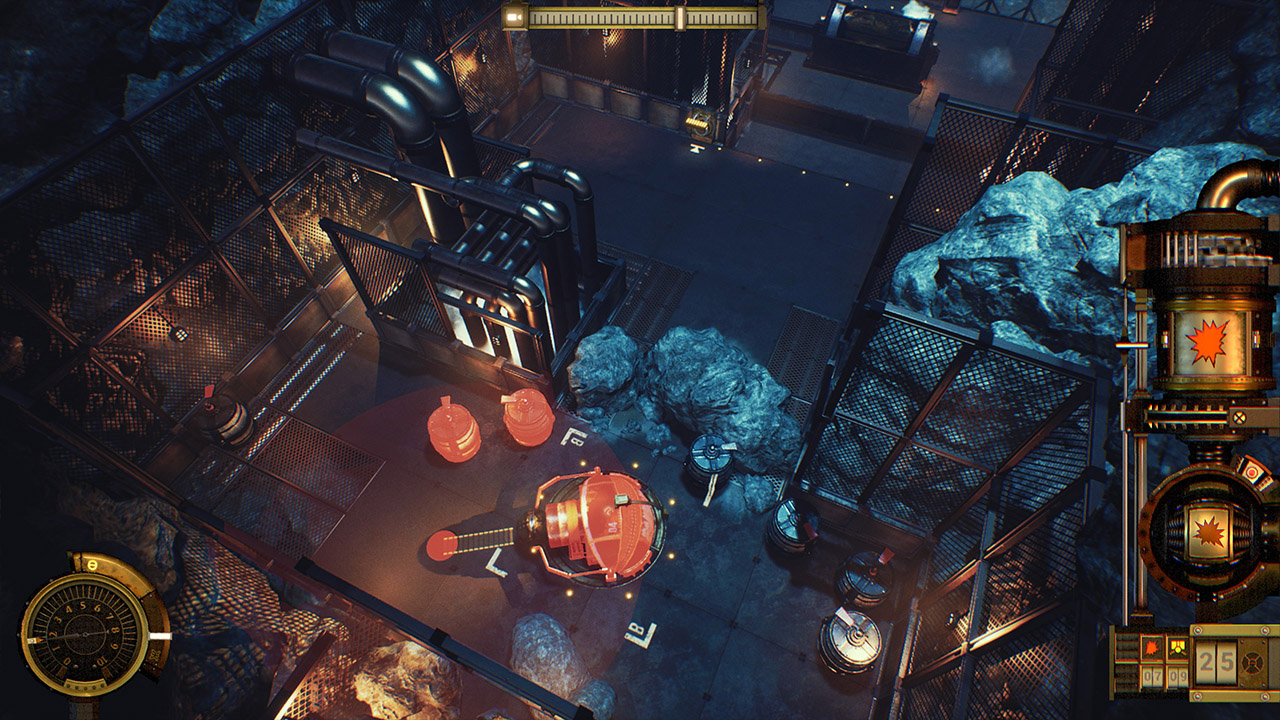The height and width of the screenshot is (720, 1280).
Task: Click the theta symbol atop the compass dial
Action: pyautogui.click(x=92, y=564)
